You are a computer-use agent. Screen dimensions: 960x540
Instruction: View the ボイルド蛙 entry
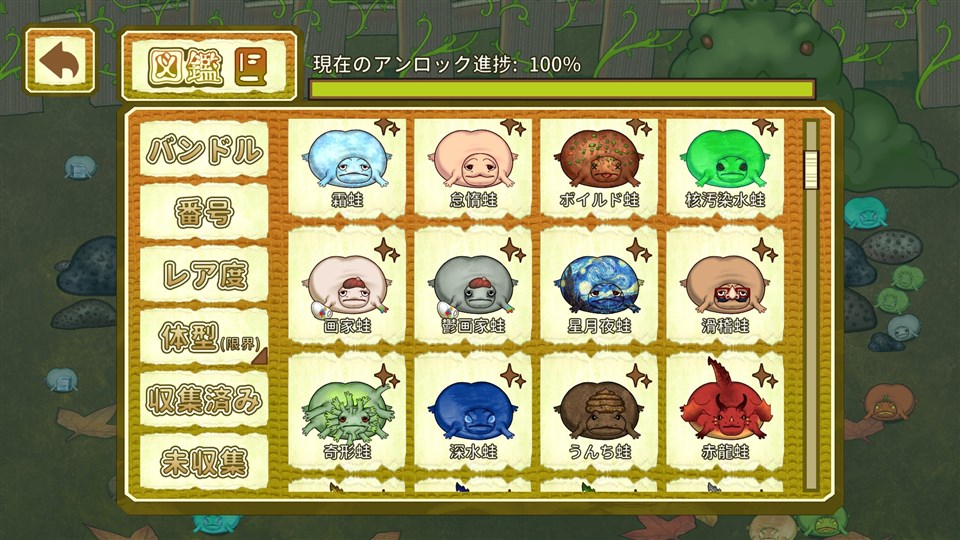pyautogui.click(x=598, y=166)
